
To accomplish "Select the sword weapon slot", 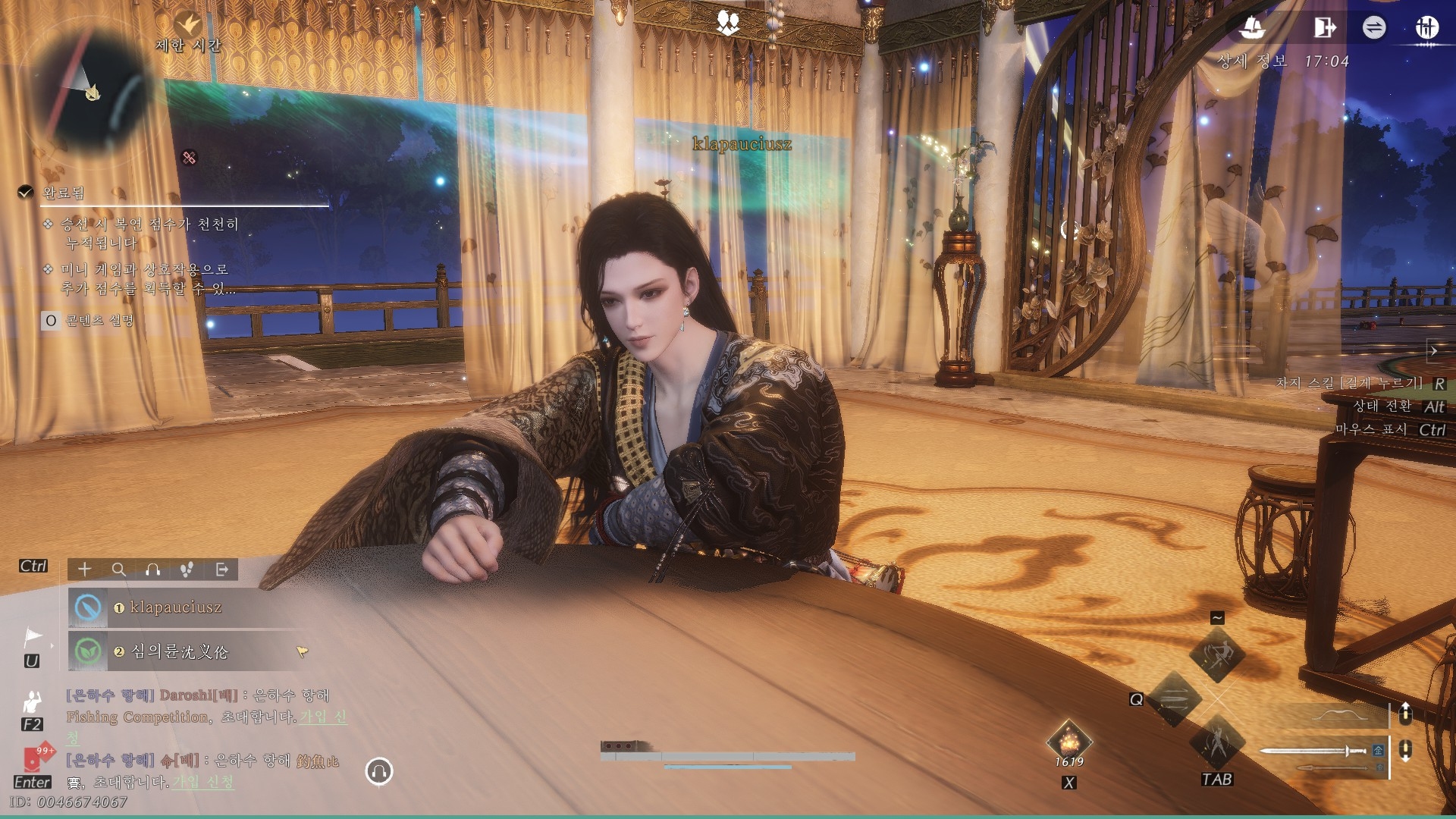I will (x=1313, y=751).
